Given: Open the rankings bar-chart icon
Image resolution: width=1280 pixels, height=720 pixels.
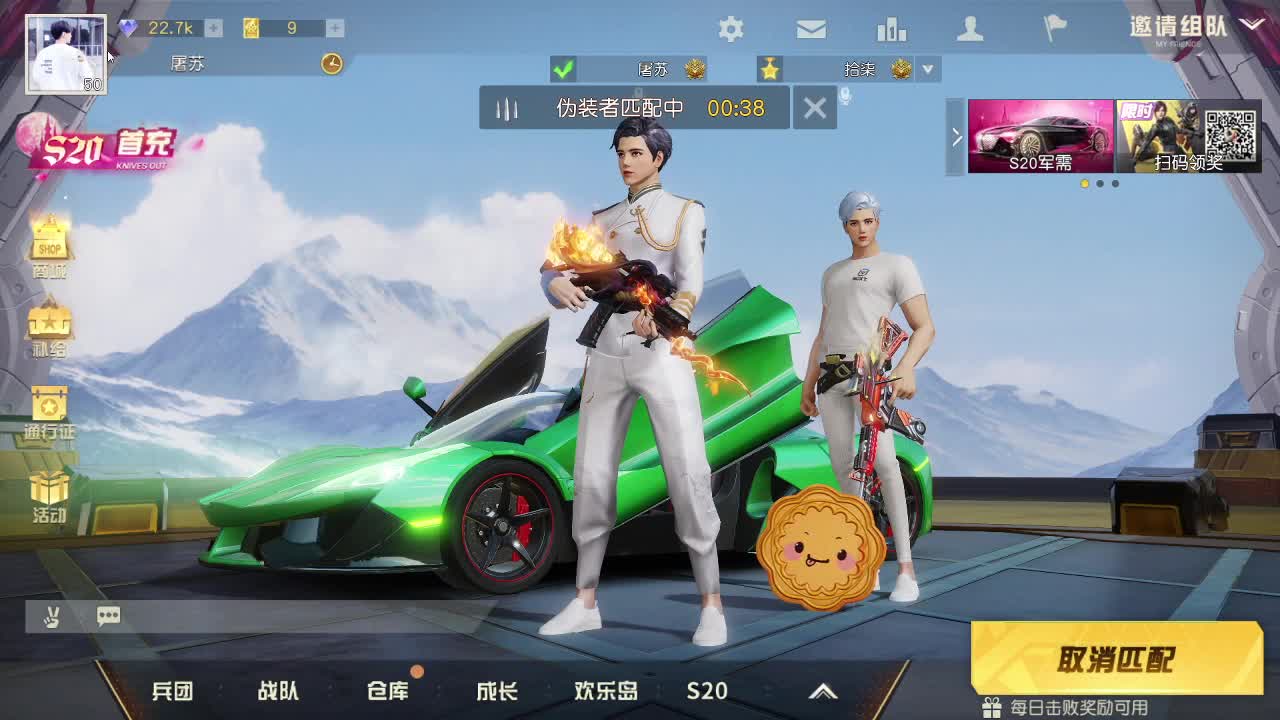Looking at the screenshot, I should click(x=890, y=29).
